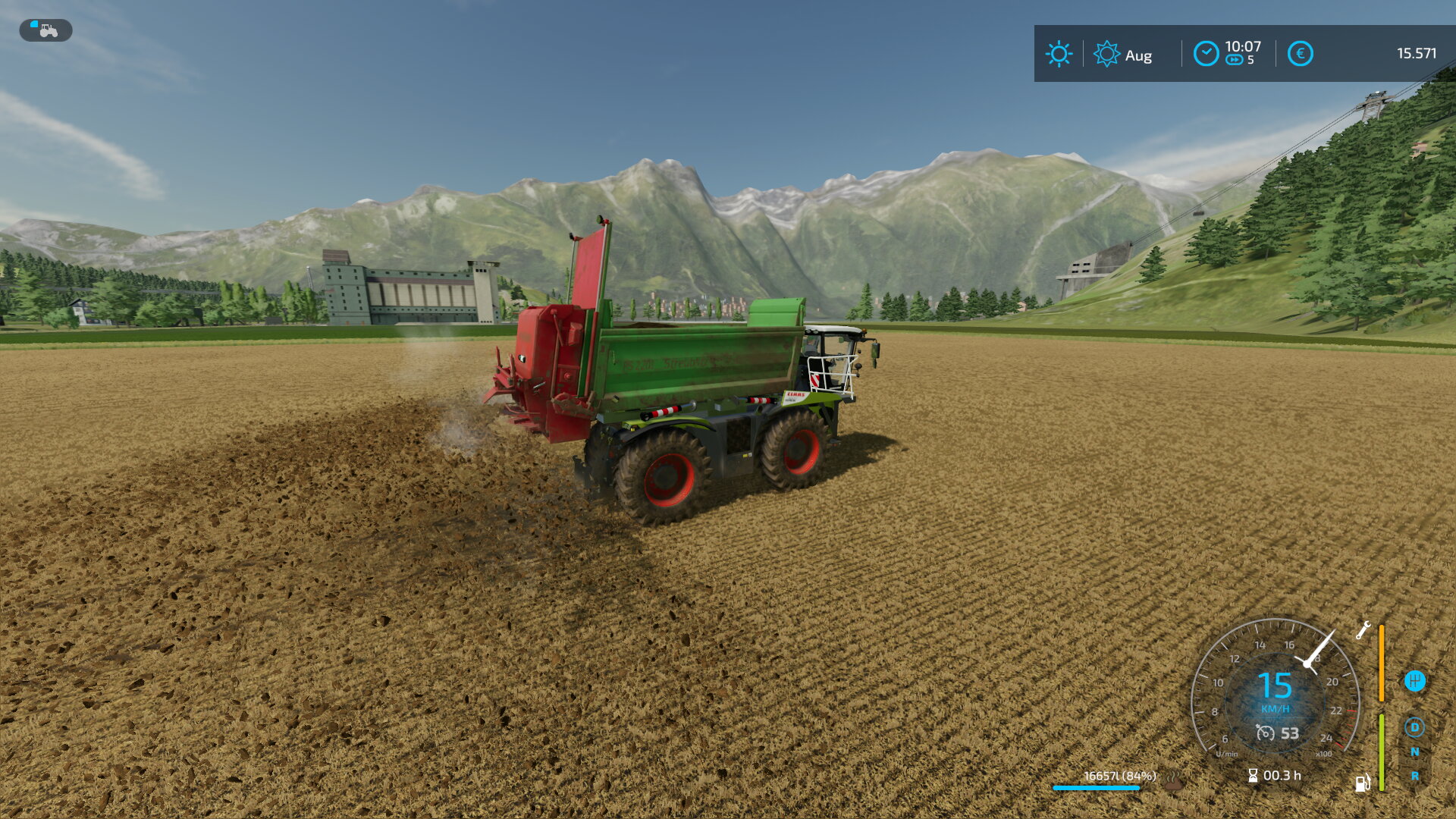This screenshot has width=1456, height=819.
Task: Click the wrench damage icon
Action: click(1363, 630)
